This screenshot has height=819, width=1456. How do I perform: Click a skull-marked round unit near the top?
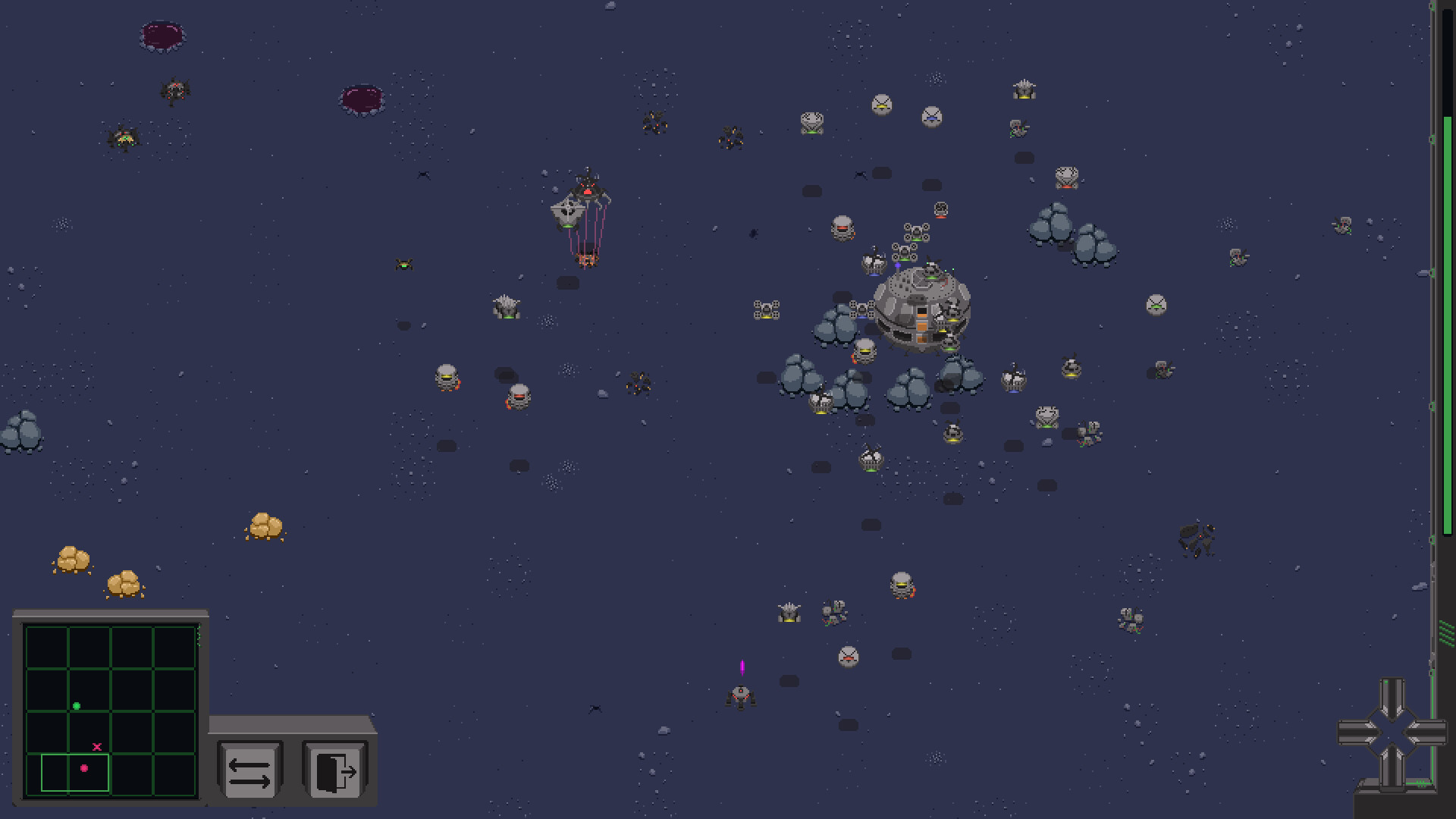[x=881, y=105]
